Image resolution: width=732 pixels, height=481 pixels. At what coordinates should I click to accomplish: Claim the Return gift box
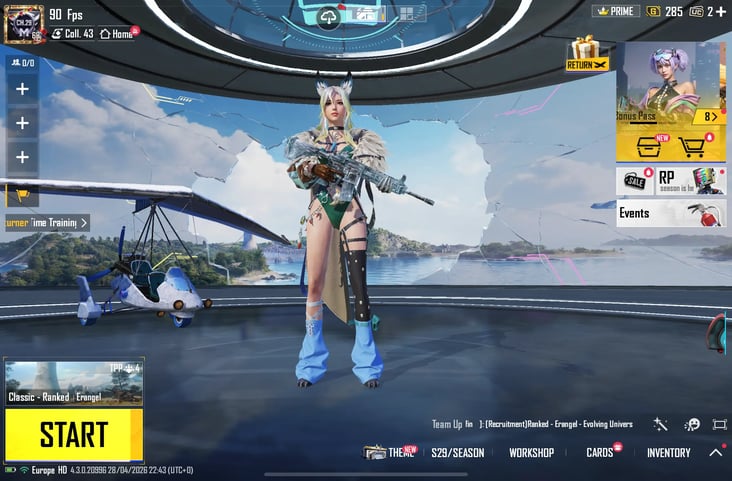tap(586, 53)
